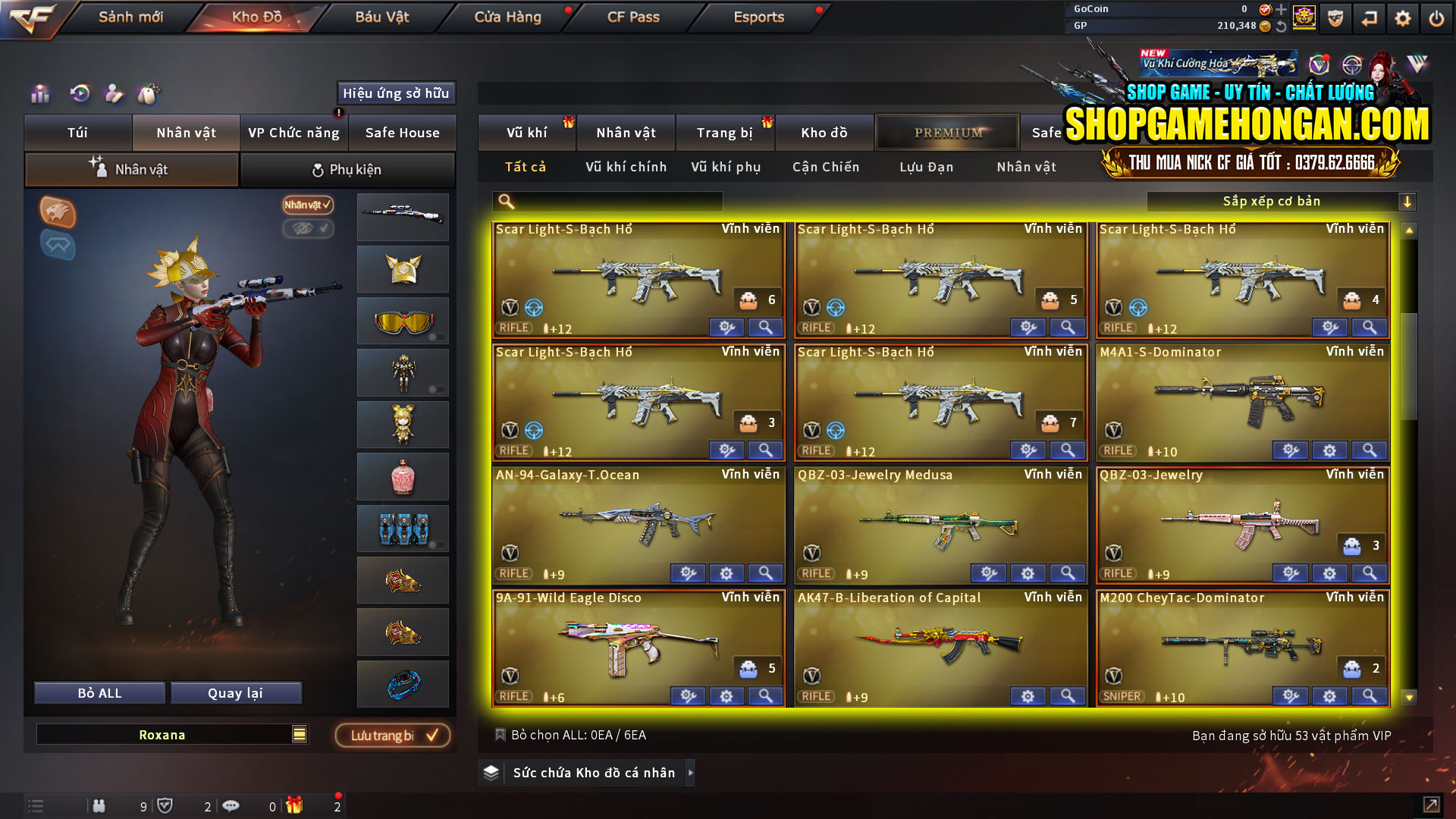Open the friends list icon in bottom bar
1456x819 pixels.
point(99,805)
